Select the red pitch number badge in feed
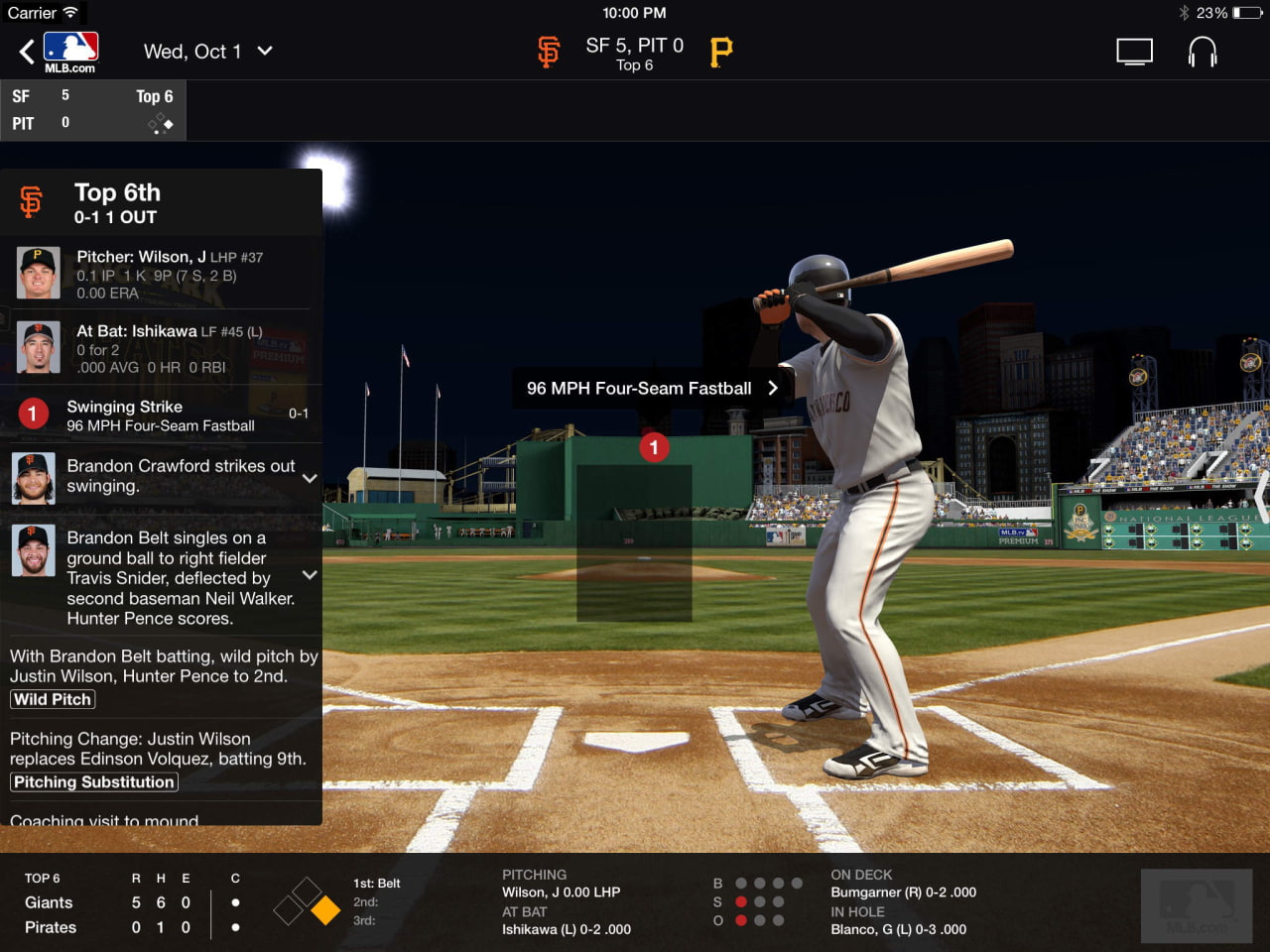 click(32, 413)
